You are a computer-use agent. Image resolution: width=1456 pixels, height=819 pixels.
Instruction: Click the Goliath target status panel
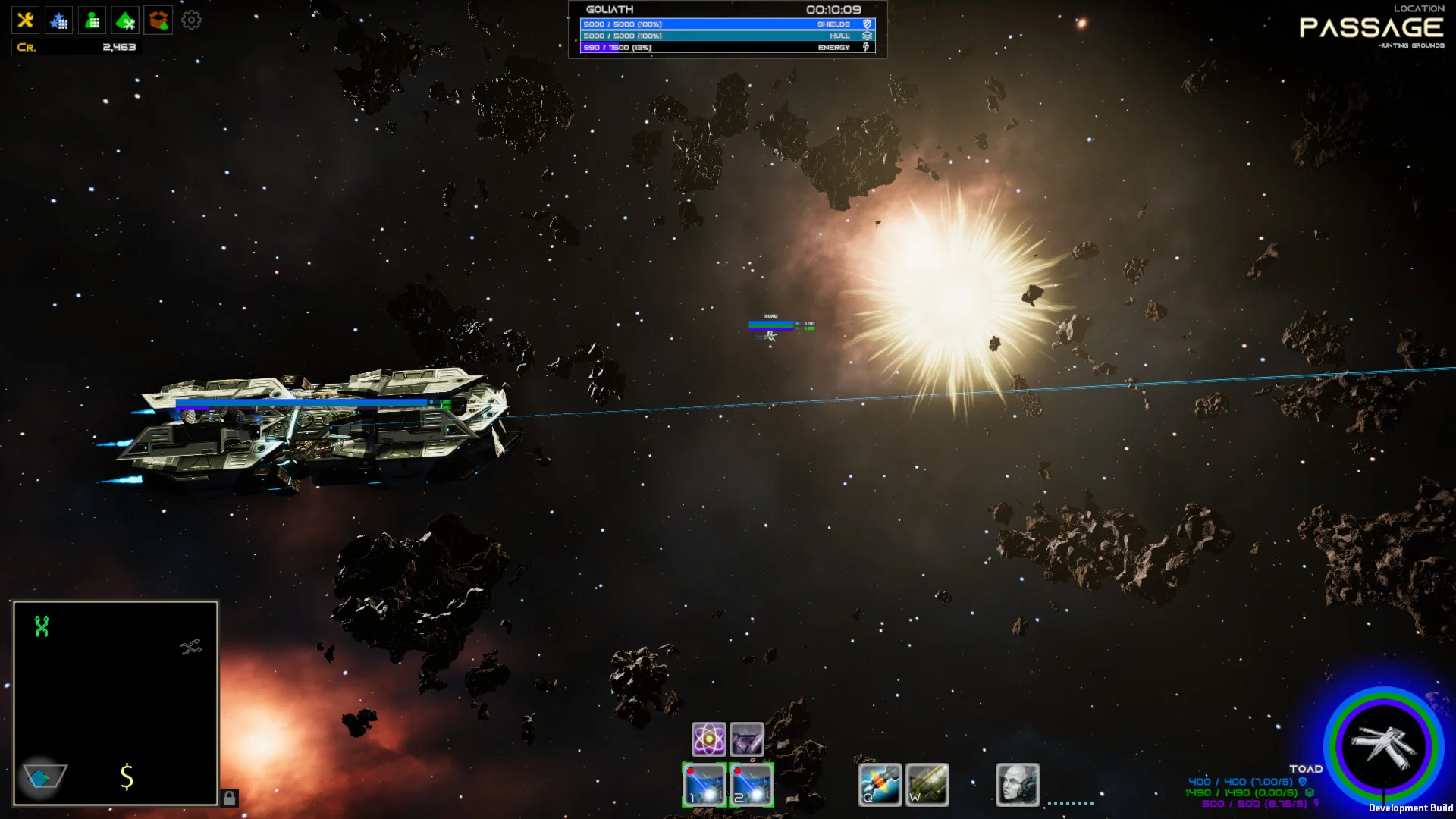coord(727,30)
